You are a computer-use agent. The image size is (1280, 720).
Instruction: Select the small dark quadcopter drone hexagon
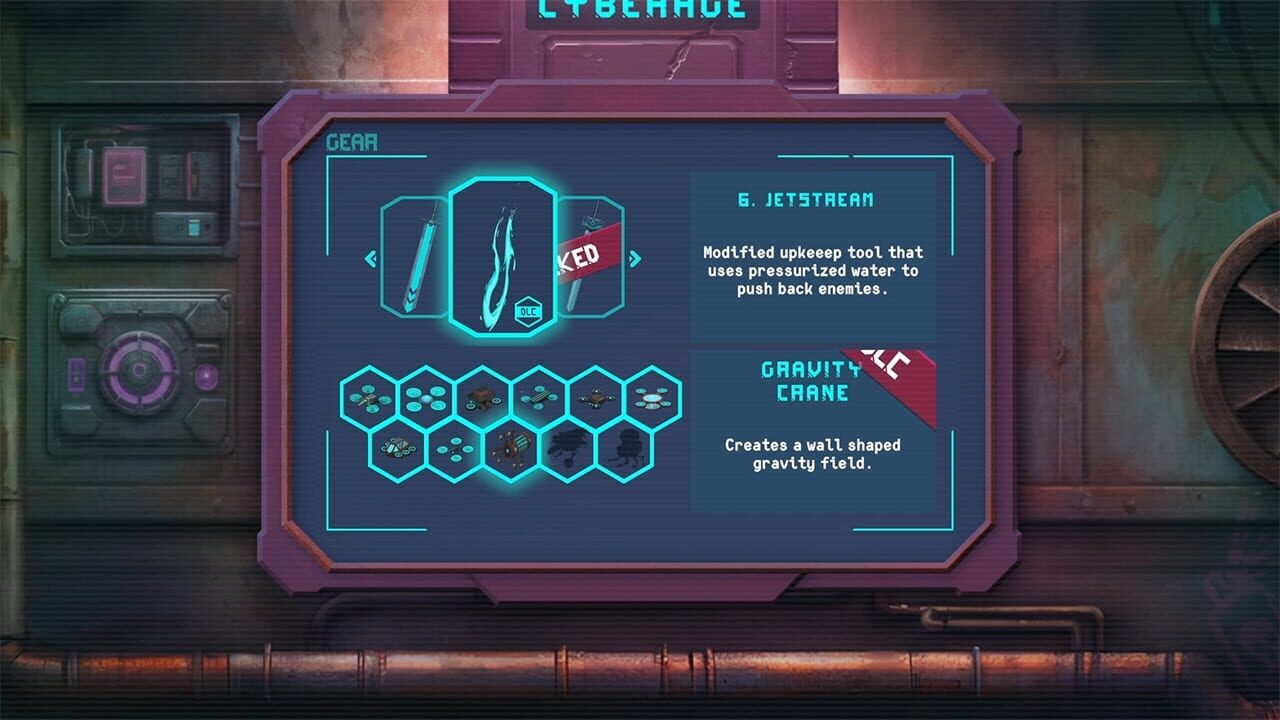click(x=597, y=397)
